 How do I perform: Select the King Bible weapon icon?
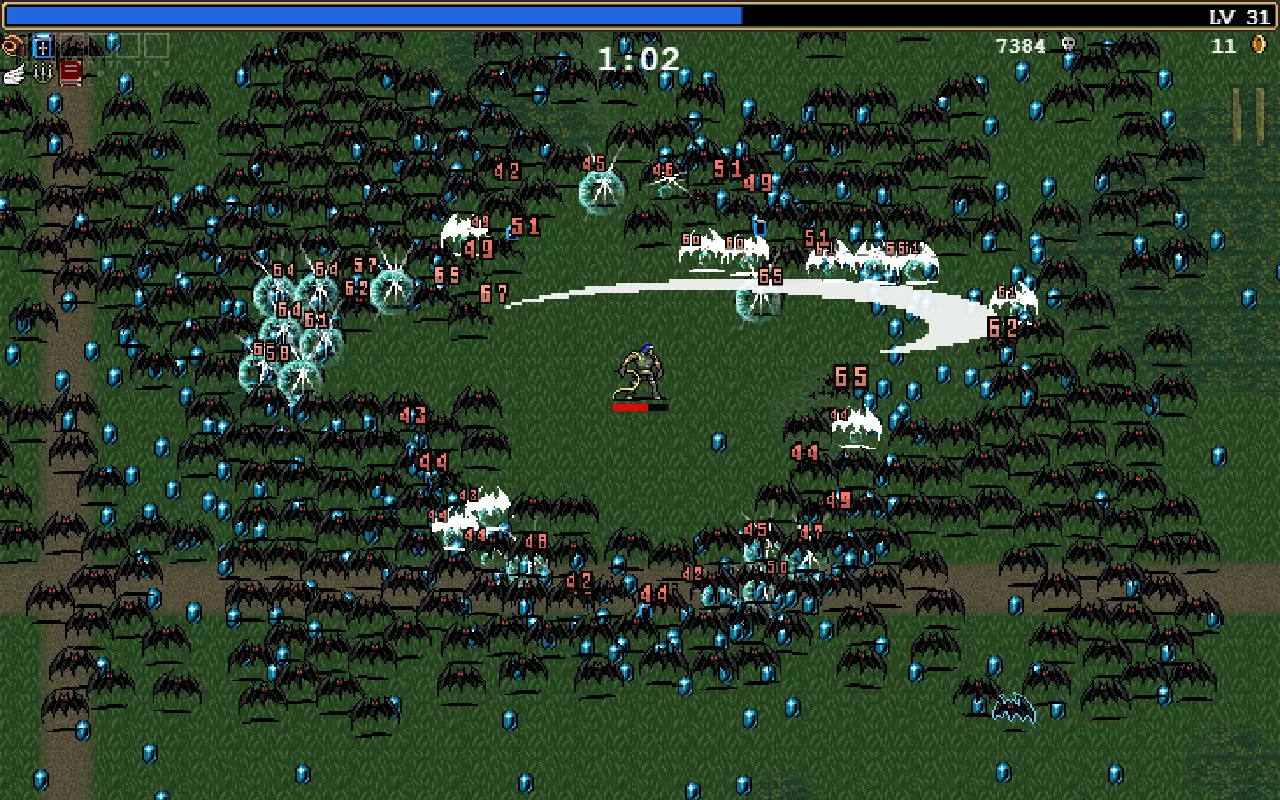(x=42, y=46)
